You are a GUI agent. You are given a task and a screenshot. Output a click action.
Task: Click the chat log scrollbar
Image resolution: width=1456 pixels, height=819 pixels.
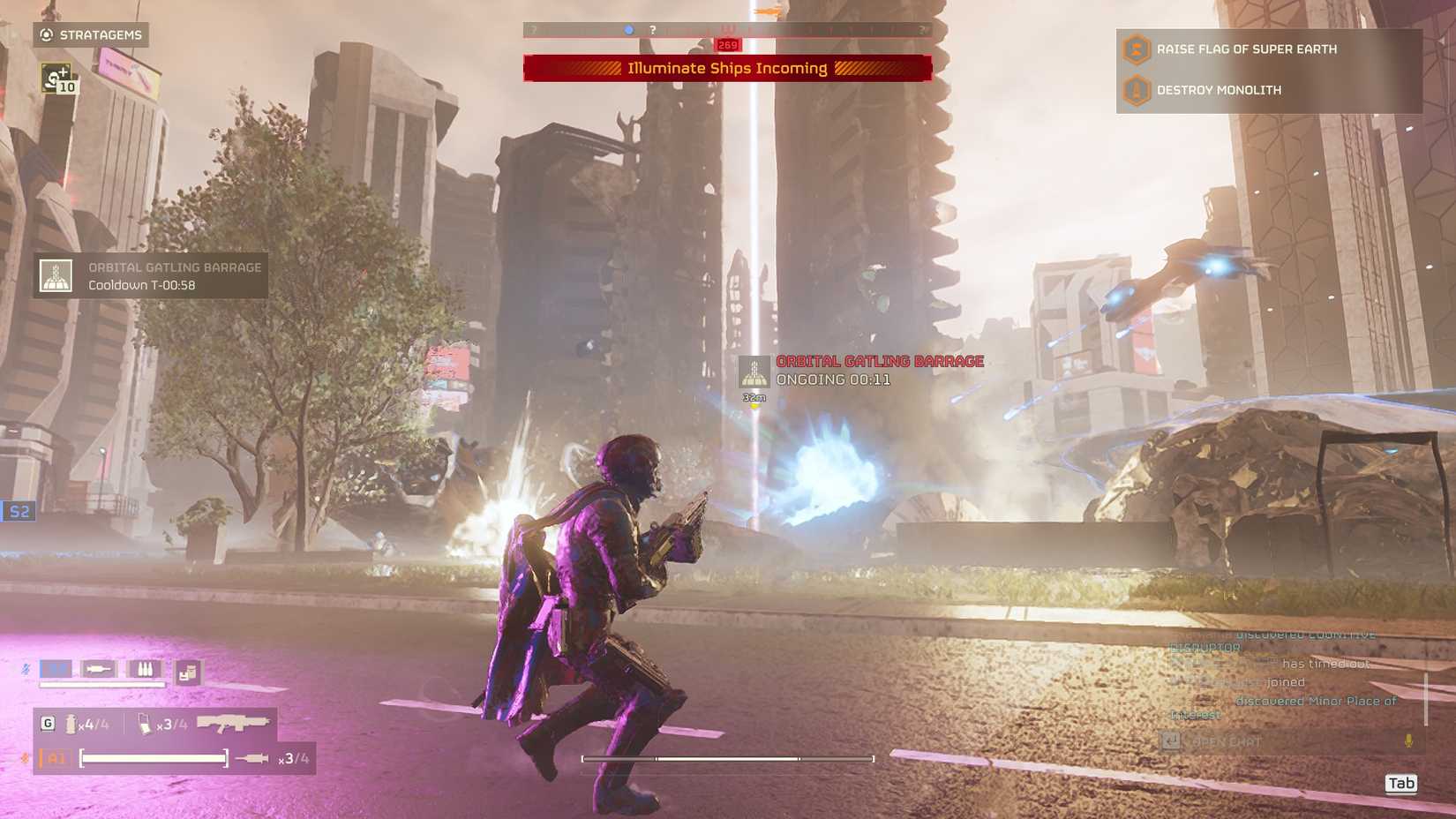[x=1425, y=697]
